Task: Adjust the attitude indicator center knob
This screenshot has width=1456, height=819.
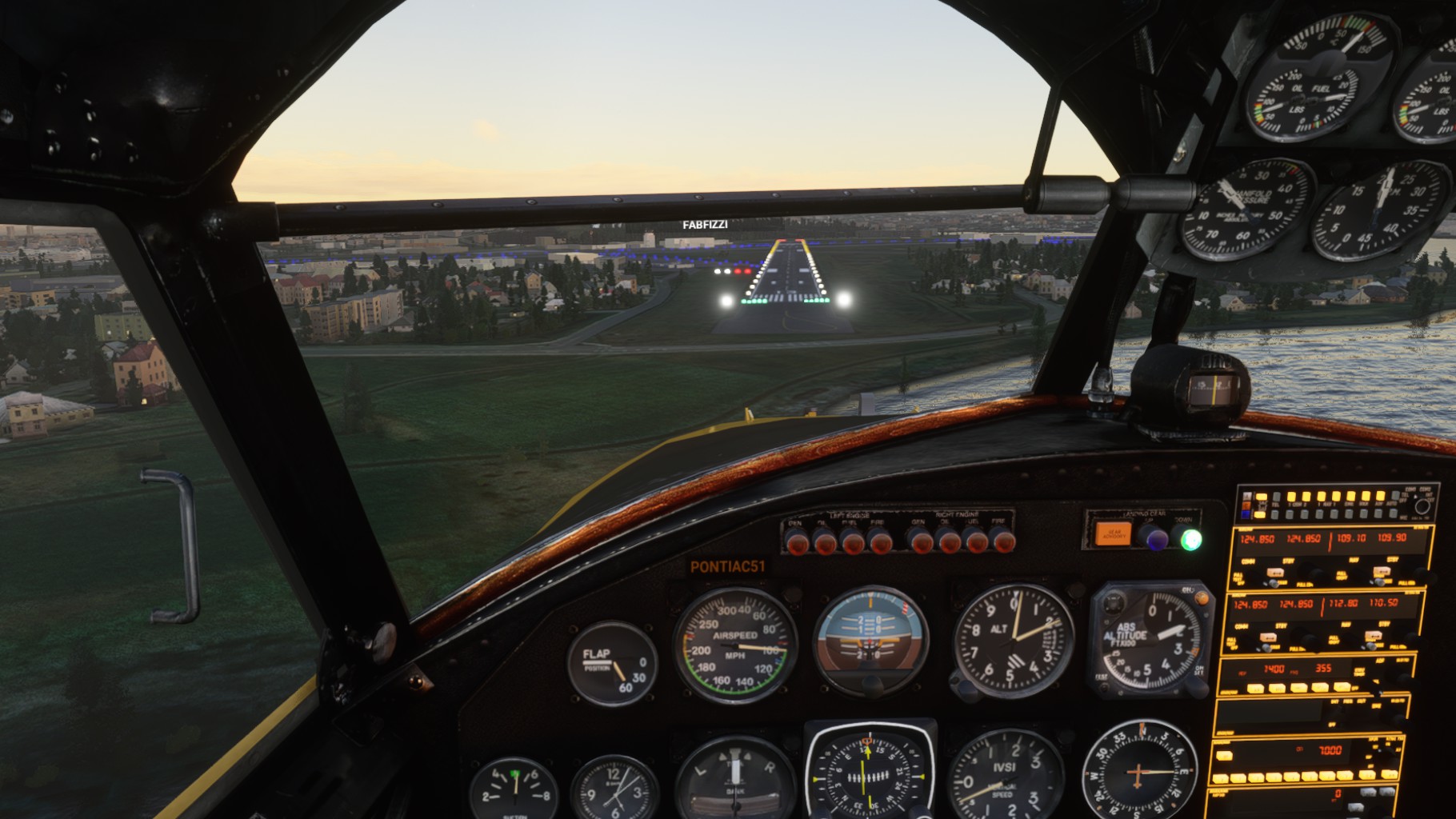Action: tap(871, 685)
